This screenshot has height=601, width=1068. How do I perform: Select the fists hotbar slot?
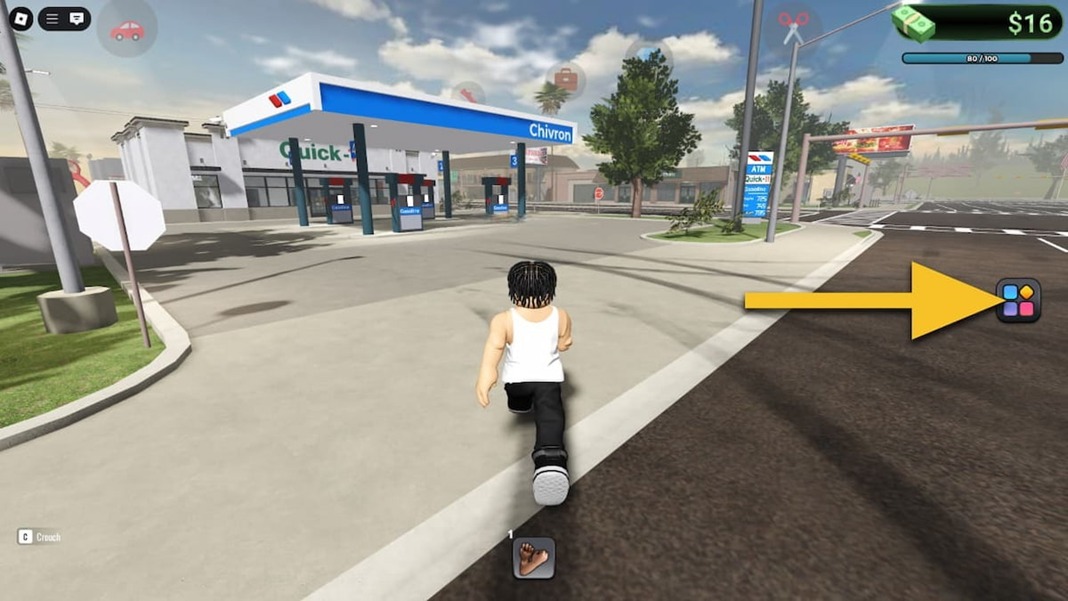tap(534, 558)
